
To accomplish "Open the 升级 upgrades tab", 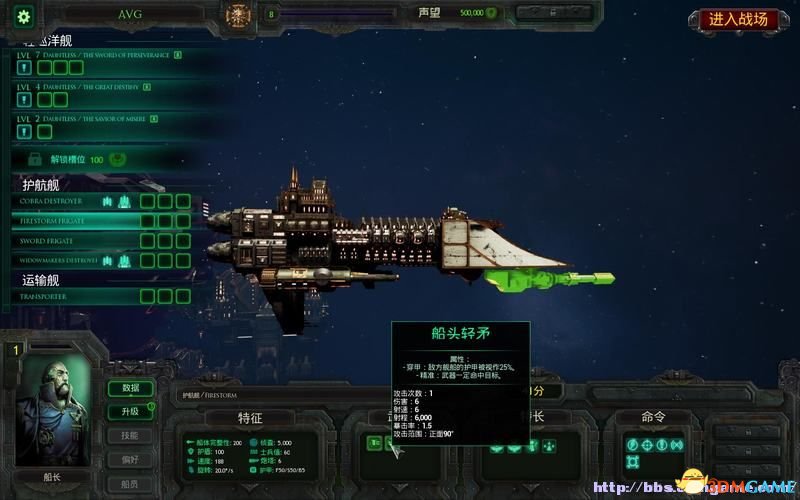I will pos(130,411).
